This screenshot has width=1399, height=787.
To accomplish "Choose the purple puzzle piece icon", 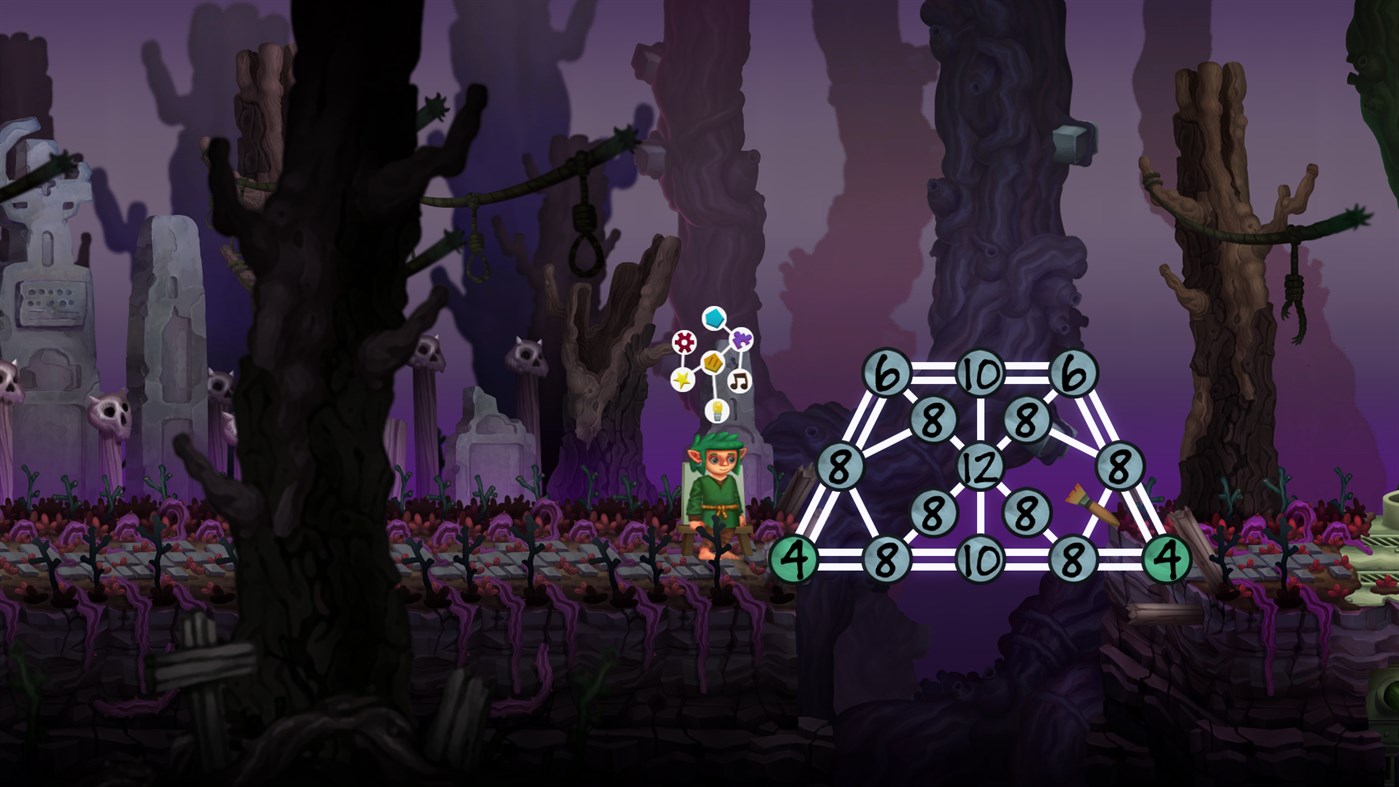I will pyautogui.click(x=740, y=339).
